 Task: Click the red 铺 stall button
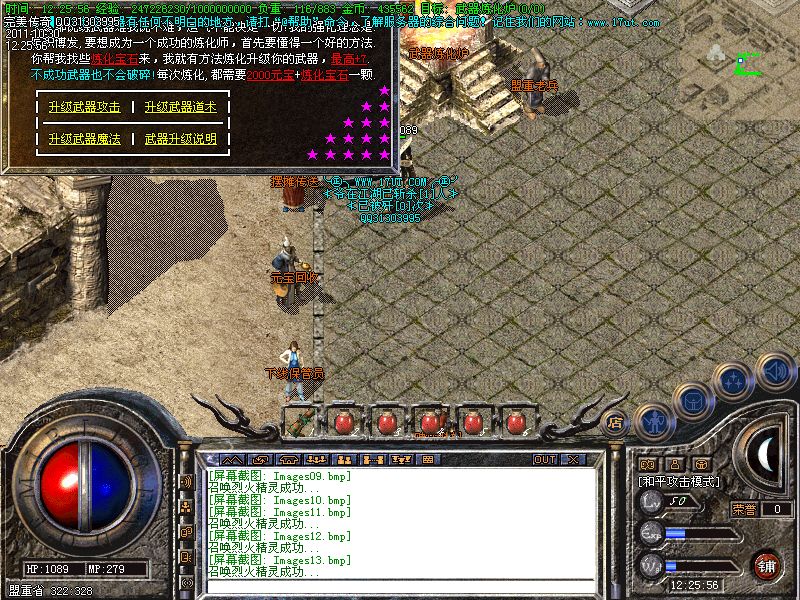767,565
